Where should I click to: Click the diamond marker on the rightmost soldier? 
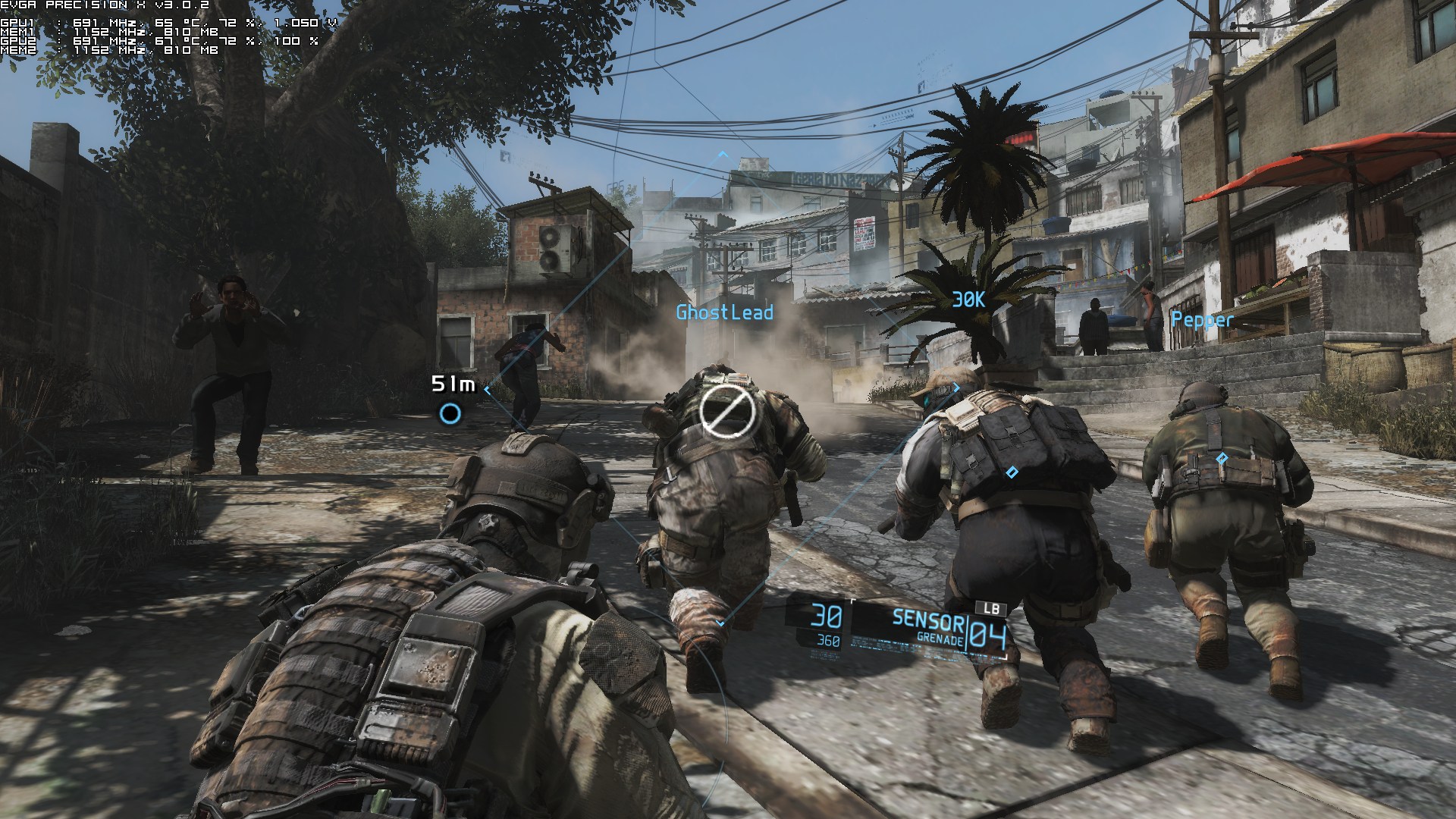[x=1222, y=457]
